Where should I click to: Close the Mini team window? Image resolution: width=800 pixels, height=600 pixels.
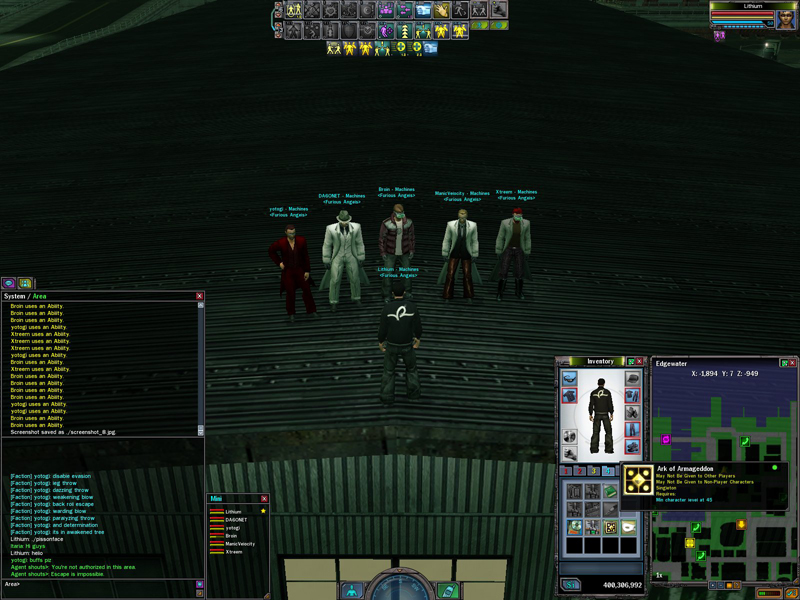tap(264, 498)
